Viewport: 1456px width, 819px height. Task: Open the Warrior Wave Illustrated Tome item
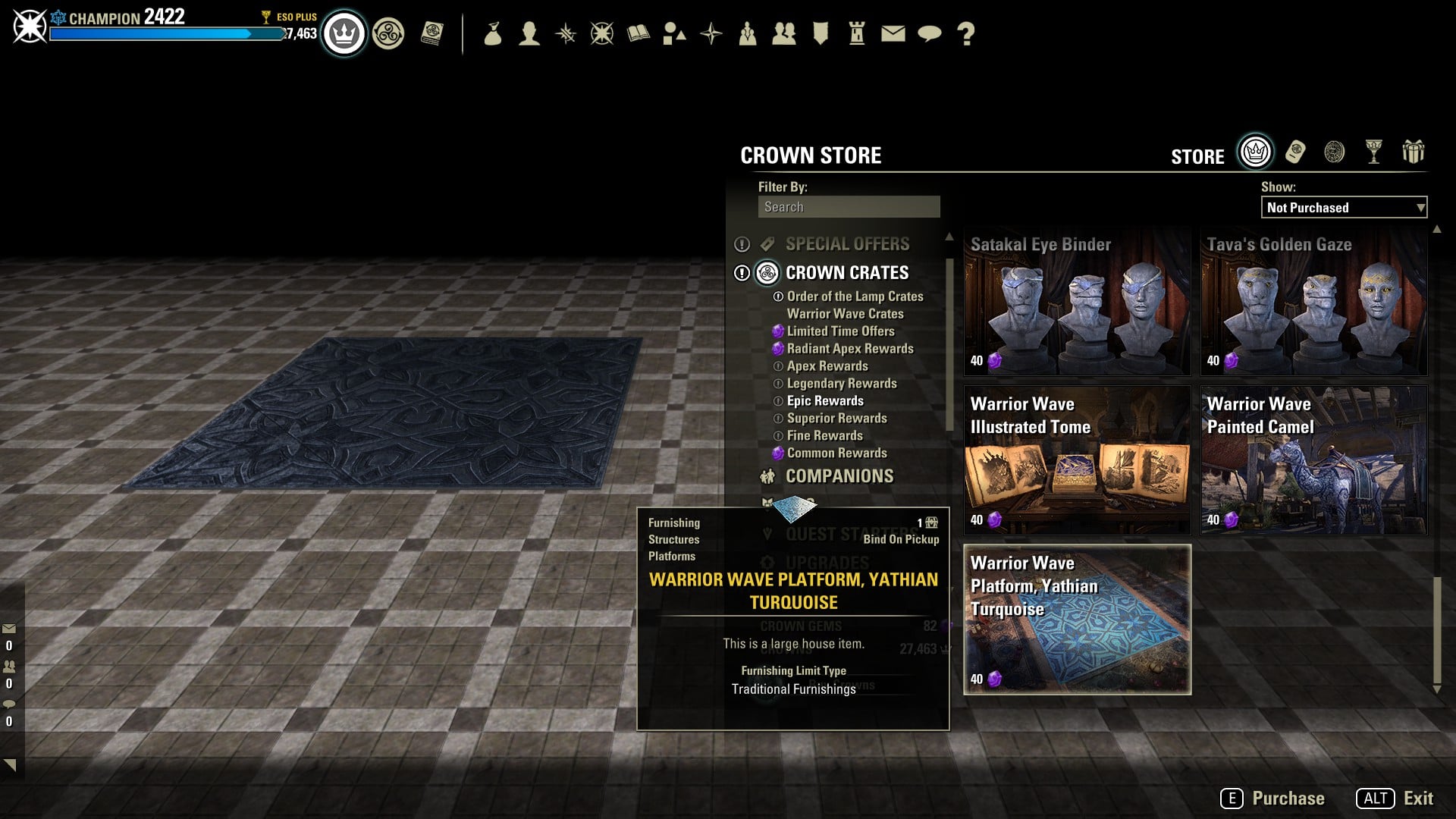coord(1077,461)
